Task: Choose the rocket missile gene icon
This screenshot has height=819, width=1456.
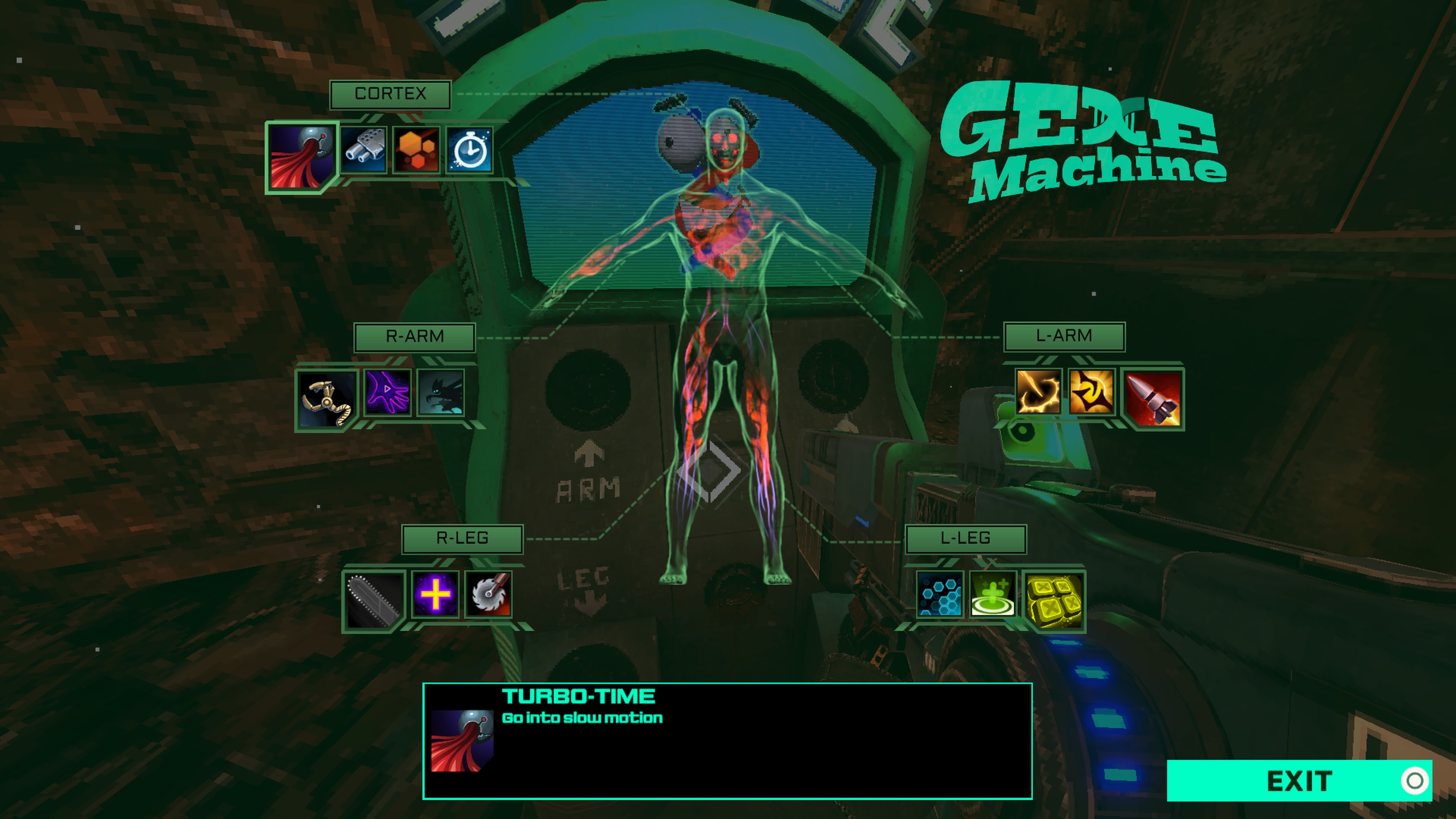Action: [1152, 398]
